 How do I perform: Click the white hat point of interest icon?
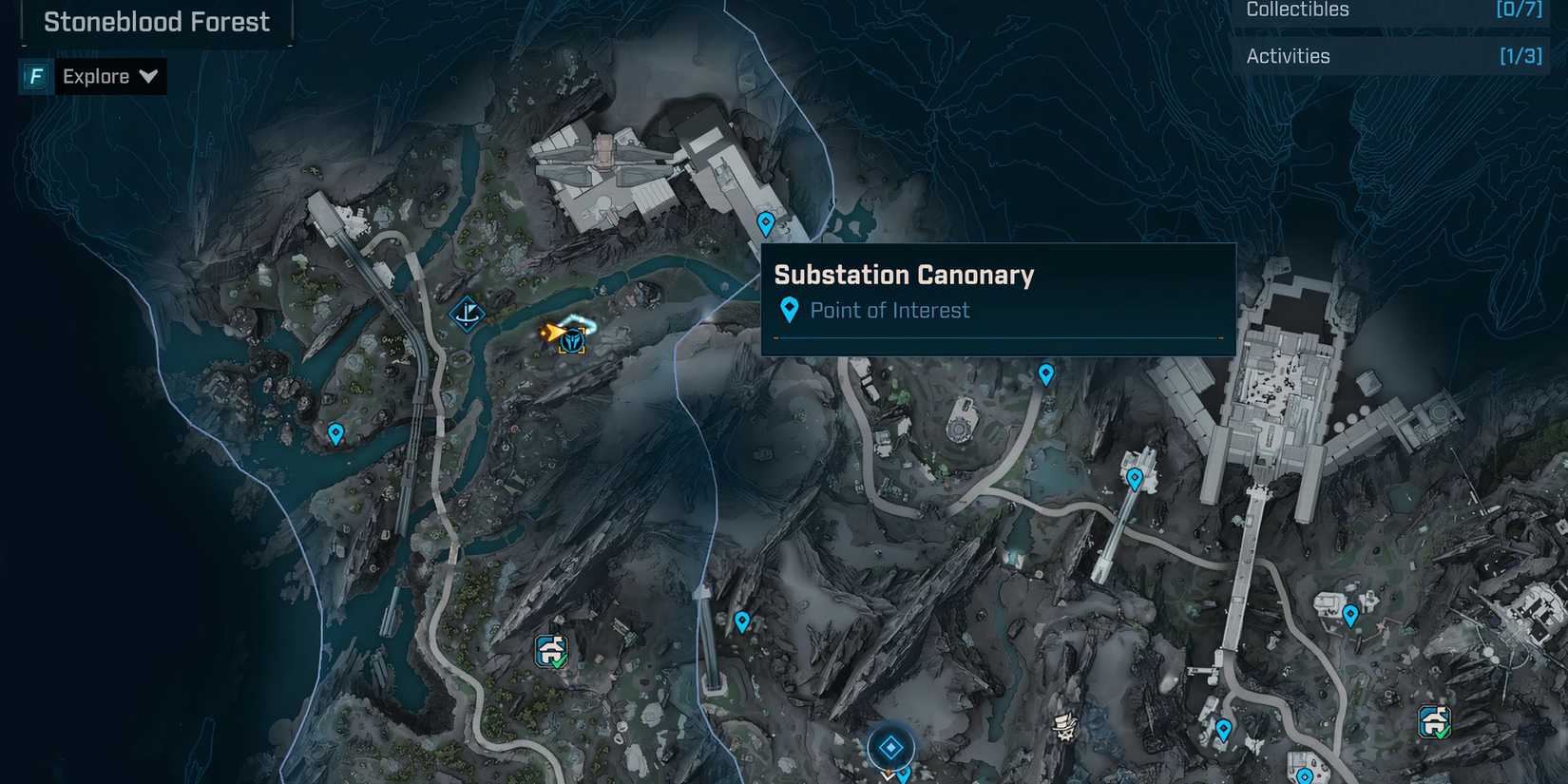click(x=1062, y=725)
